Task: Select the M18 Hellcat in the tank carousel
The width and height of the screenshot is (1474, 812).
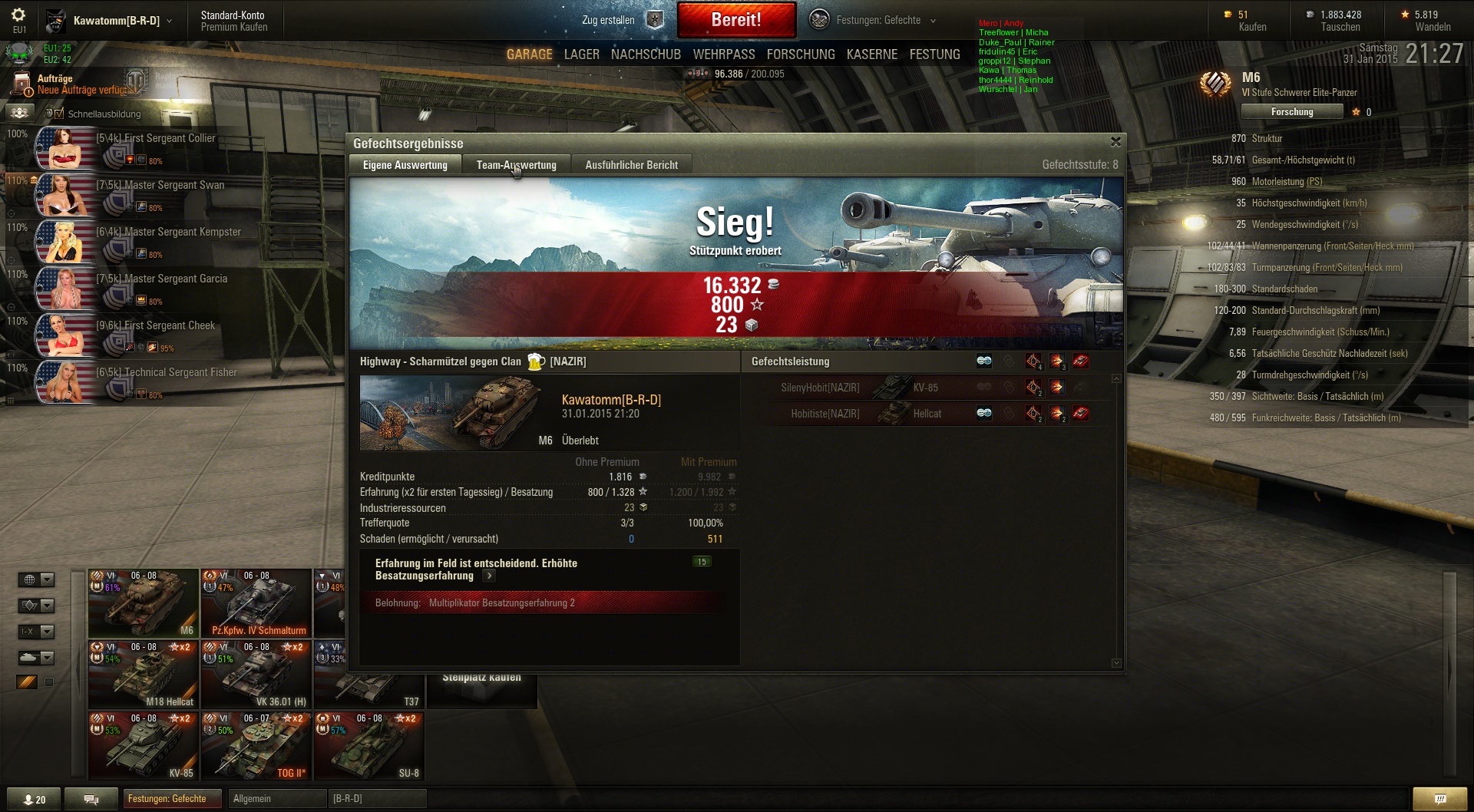Action: coord(144,675)
